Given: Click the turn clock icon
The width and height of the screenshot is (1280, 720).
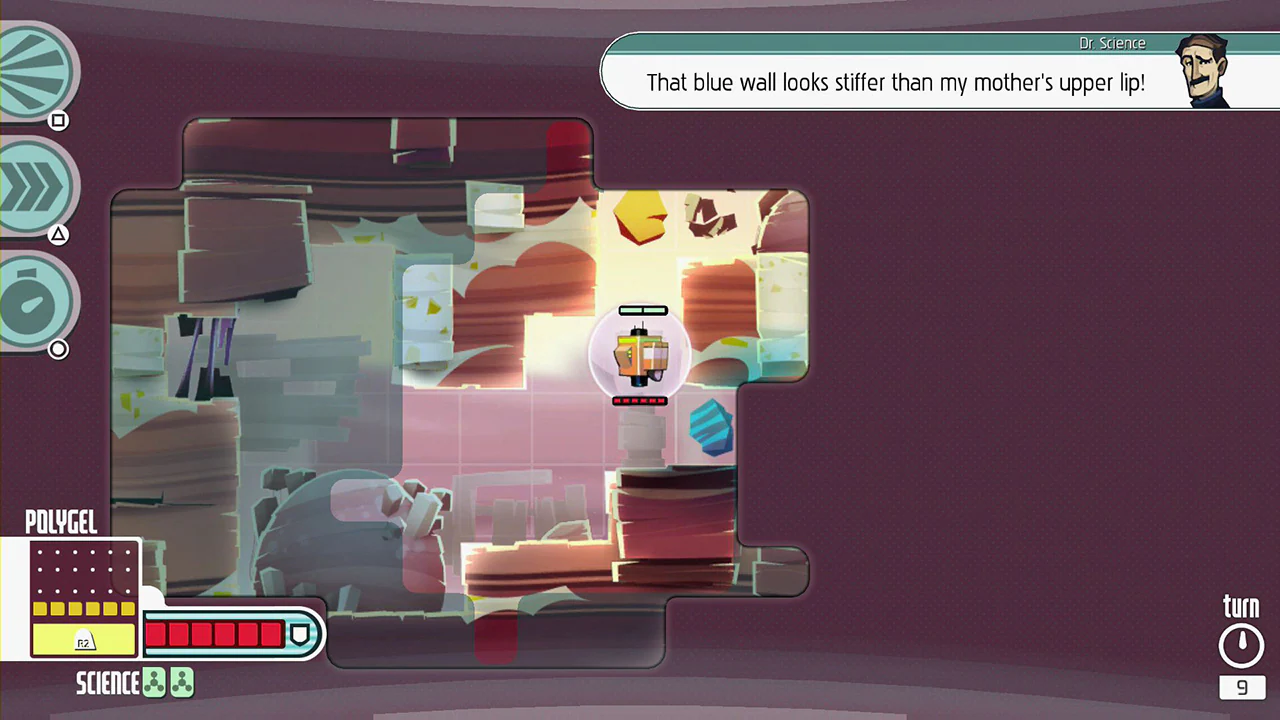Looking at the screenshot, I should [1241, 643].
